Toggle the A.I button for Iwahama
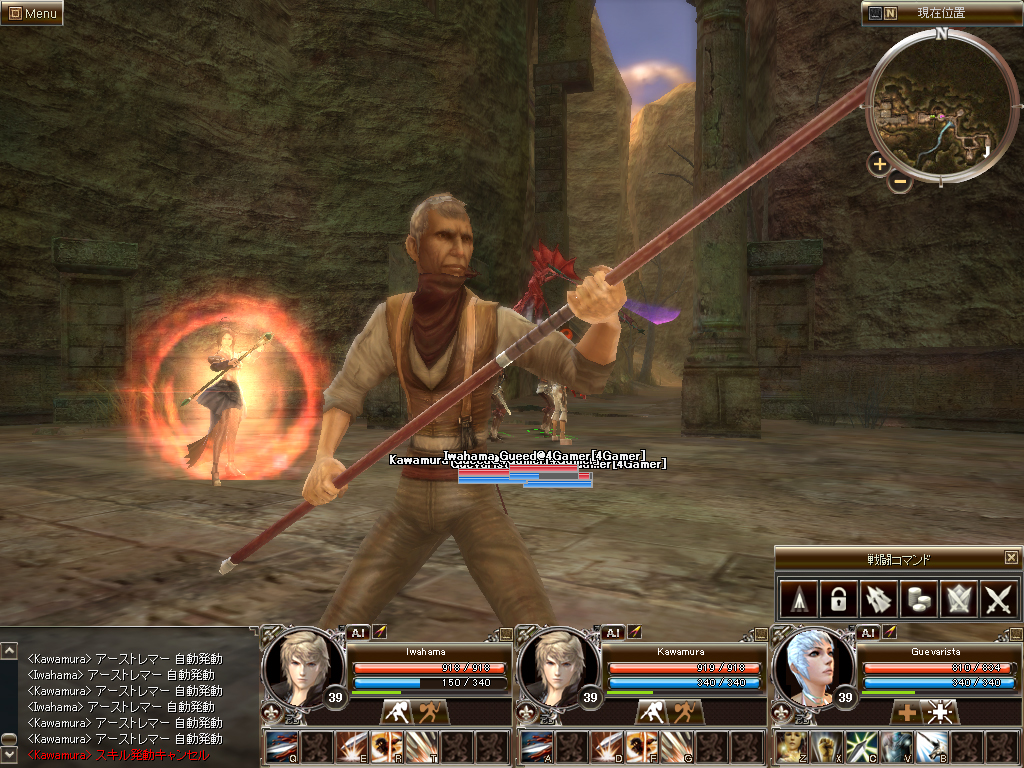This screenshot has height=768, width=1024. (x=358, y=632)
